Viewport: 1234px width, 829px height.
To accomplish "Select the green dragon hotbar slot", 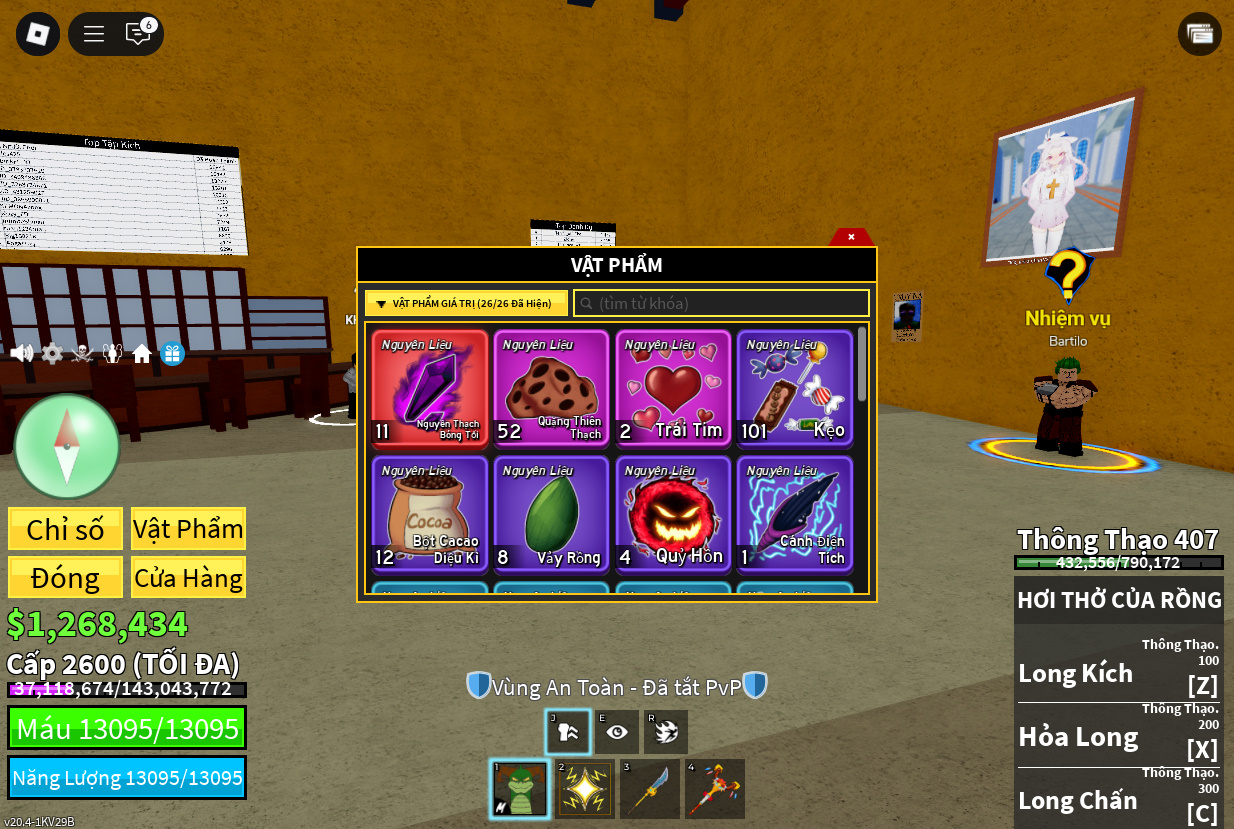I will point(521,789).
